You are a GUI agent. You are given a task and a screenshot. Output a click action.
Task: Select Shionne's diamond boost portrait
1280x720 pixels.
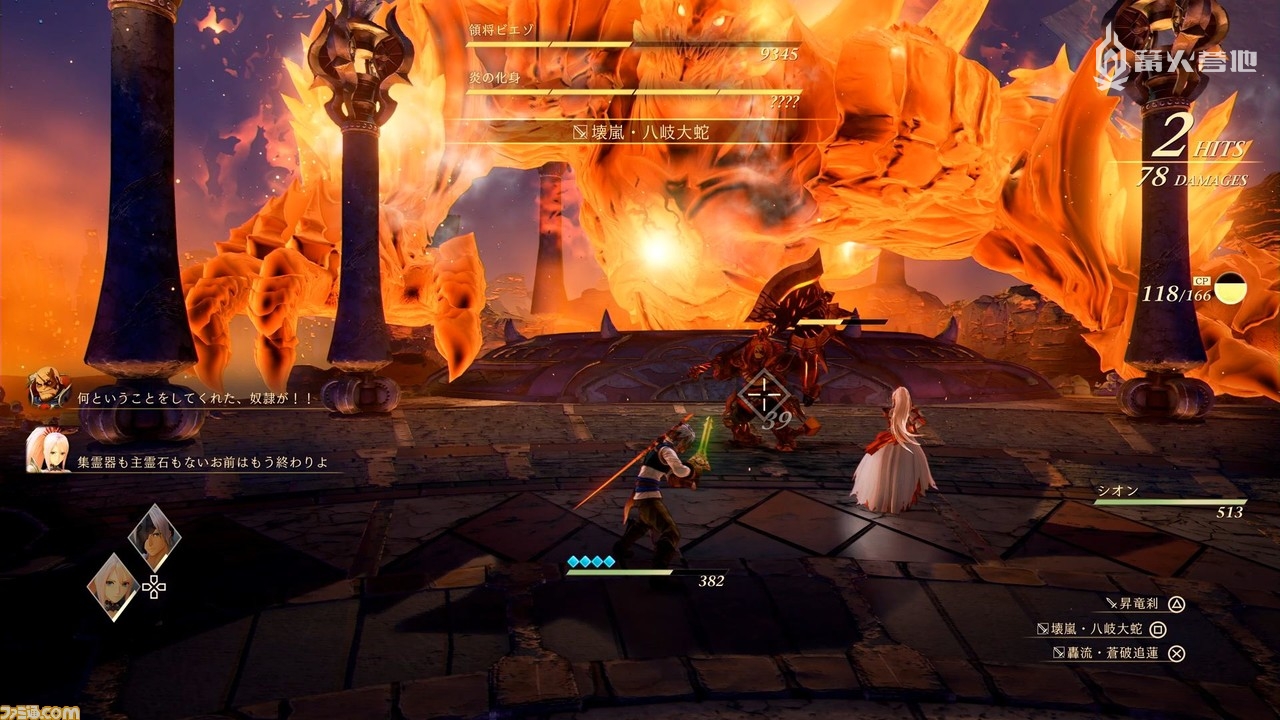pos(113,586)
